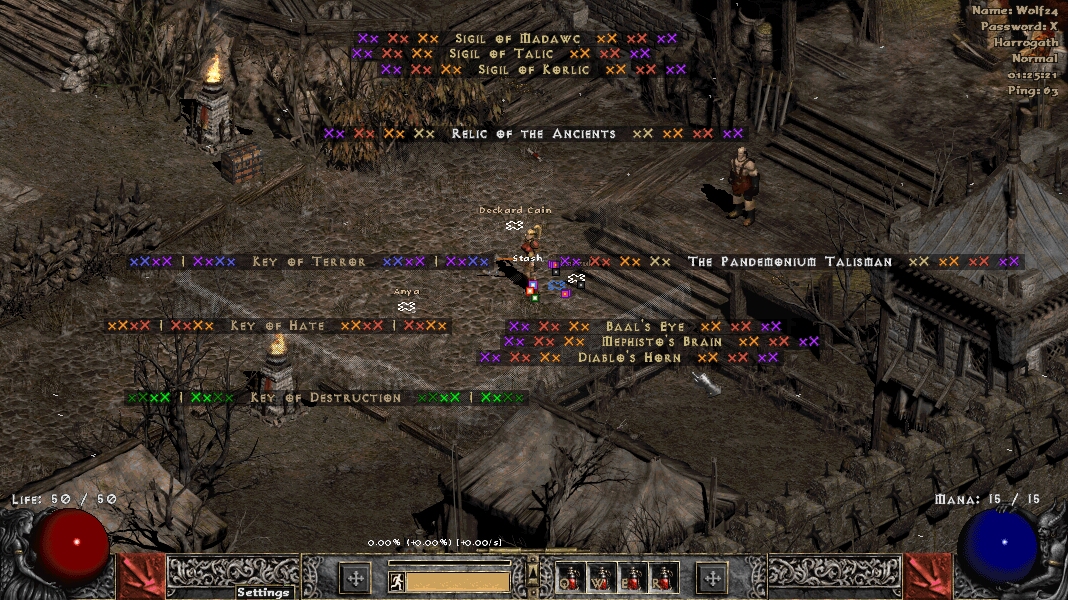This screenshot has width=1068, height=600.
Task: Pick up the Key of Hate label
Action: point(277,326)
